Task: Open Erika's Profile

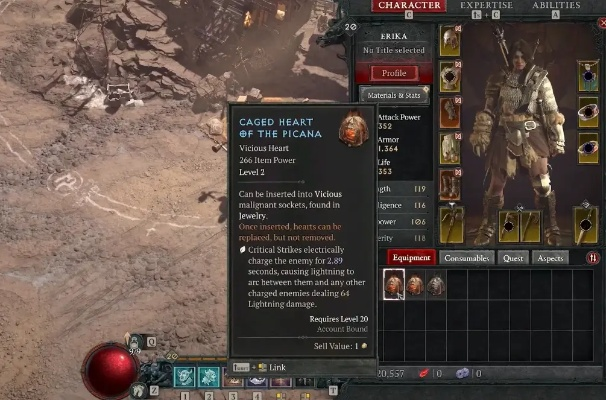Action: point(394,73)
